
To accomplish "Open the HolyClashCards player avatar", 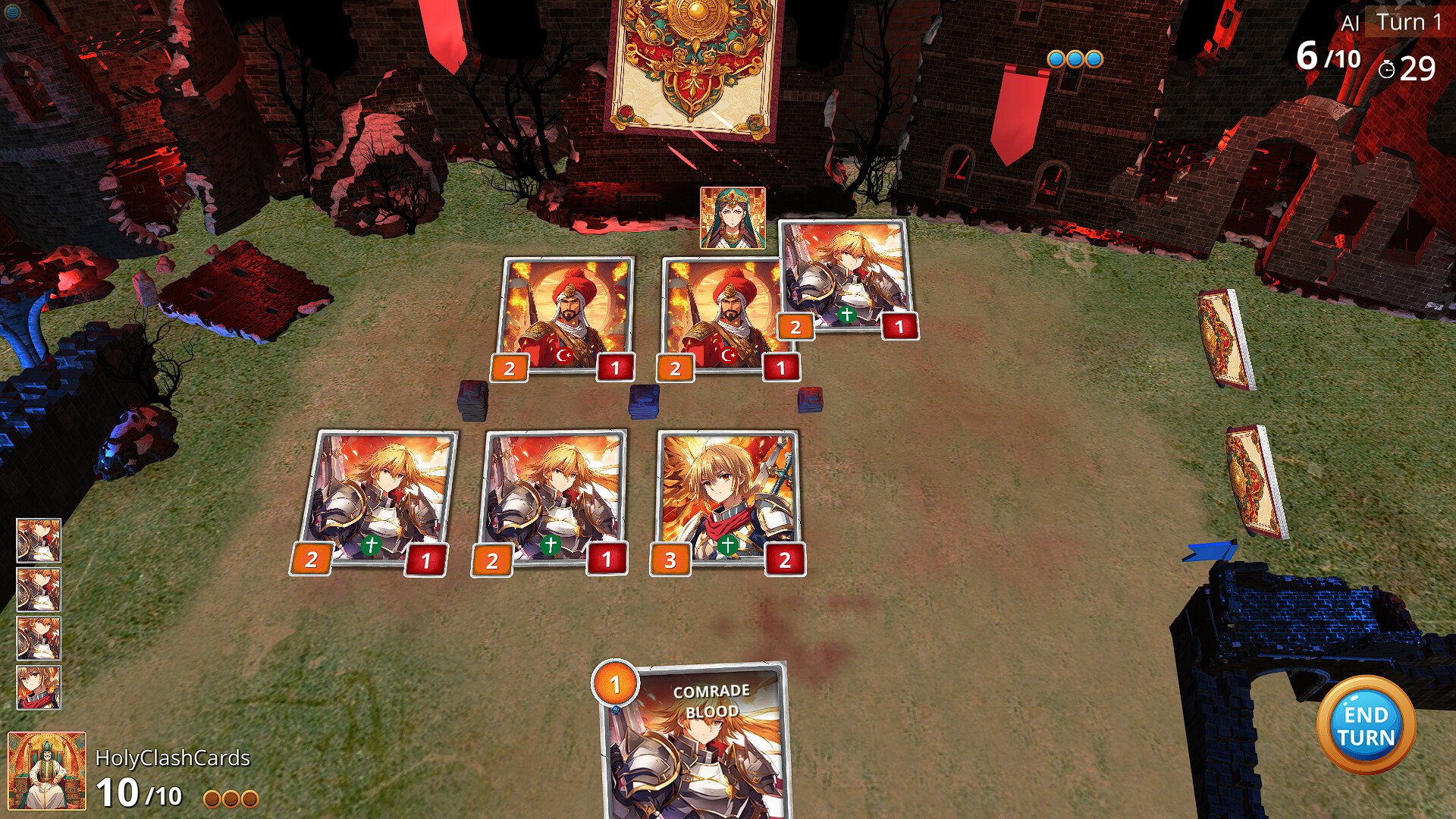I will (46, 770).
